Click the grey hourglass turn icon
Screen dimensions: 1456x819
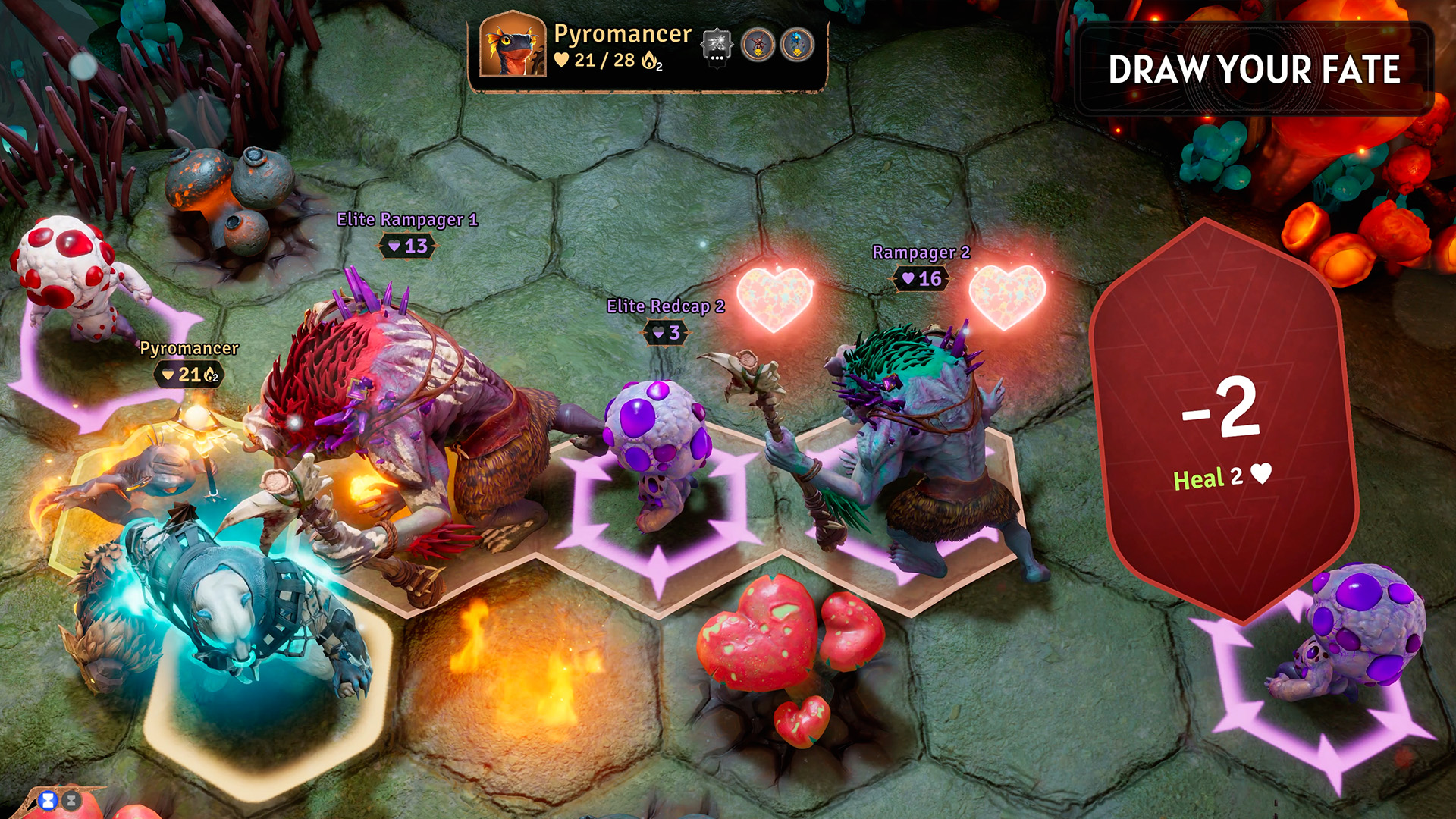click(71, 800)
